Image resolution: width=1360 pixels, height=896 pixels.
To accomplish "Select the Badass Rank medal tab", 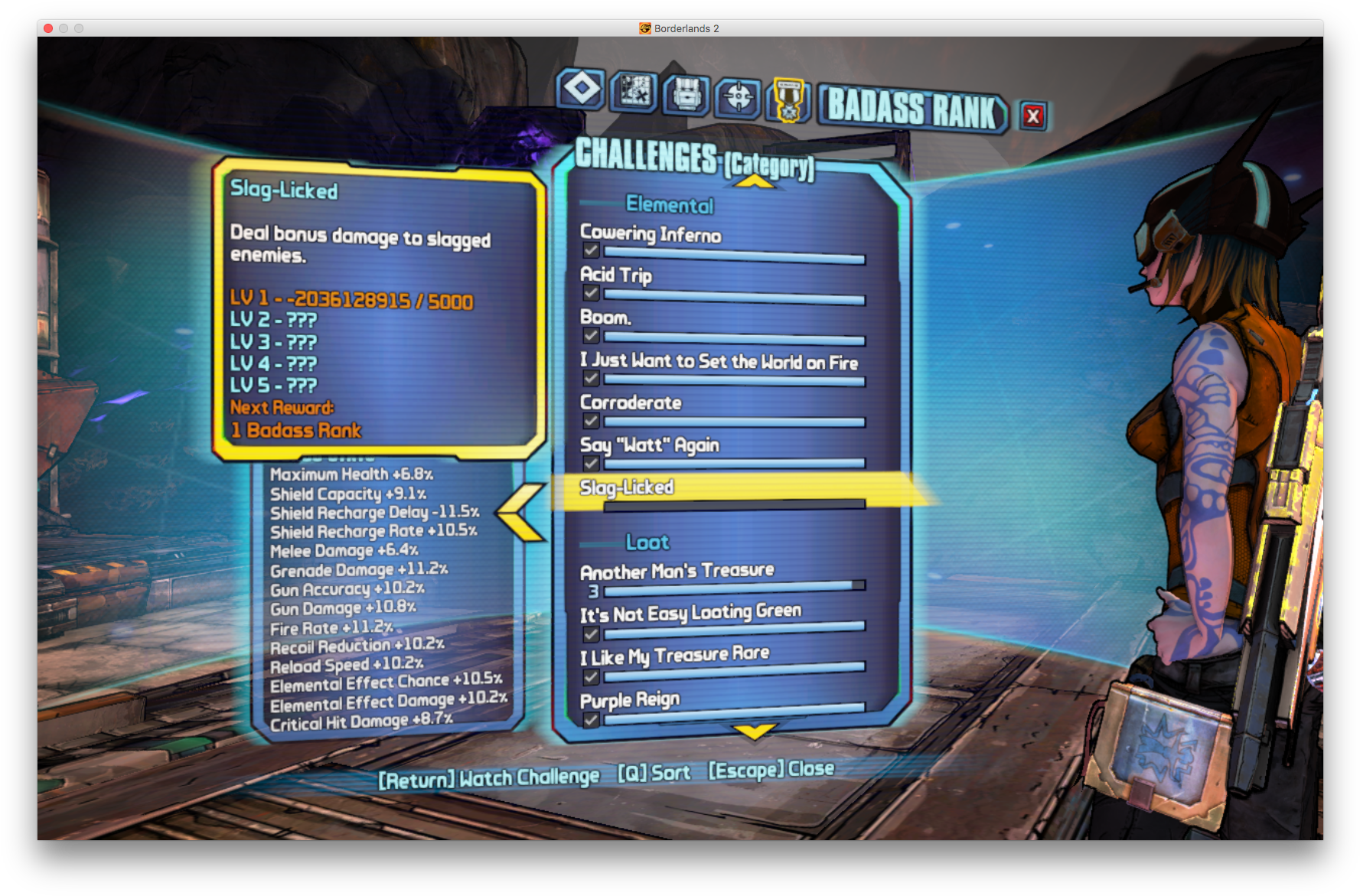I will [x=789, y=100].
